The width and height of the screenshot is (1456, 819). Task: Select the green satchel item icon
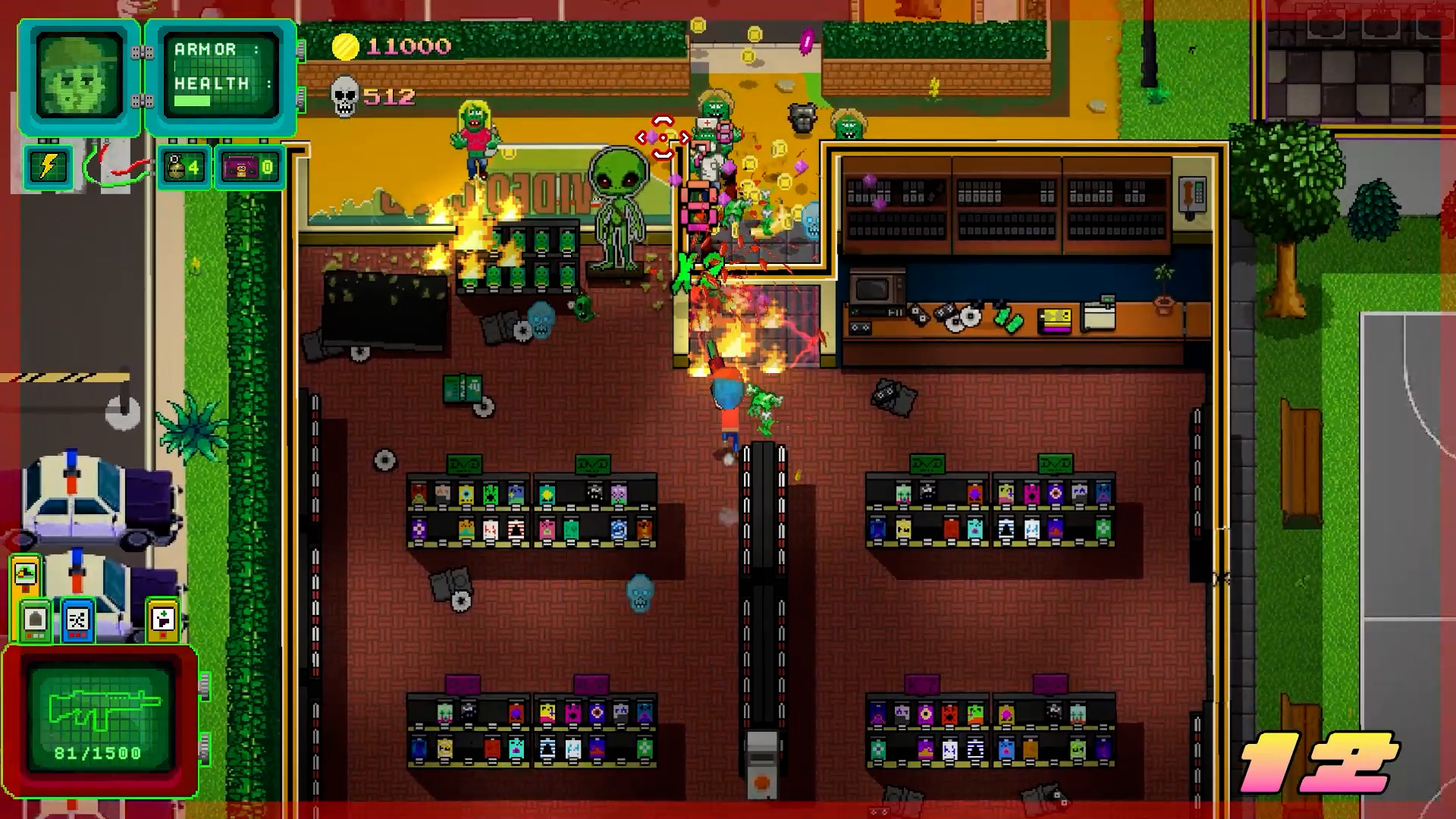[x=35, y=620]
